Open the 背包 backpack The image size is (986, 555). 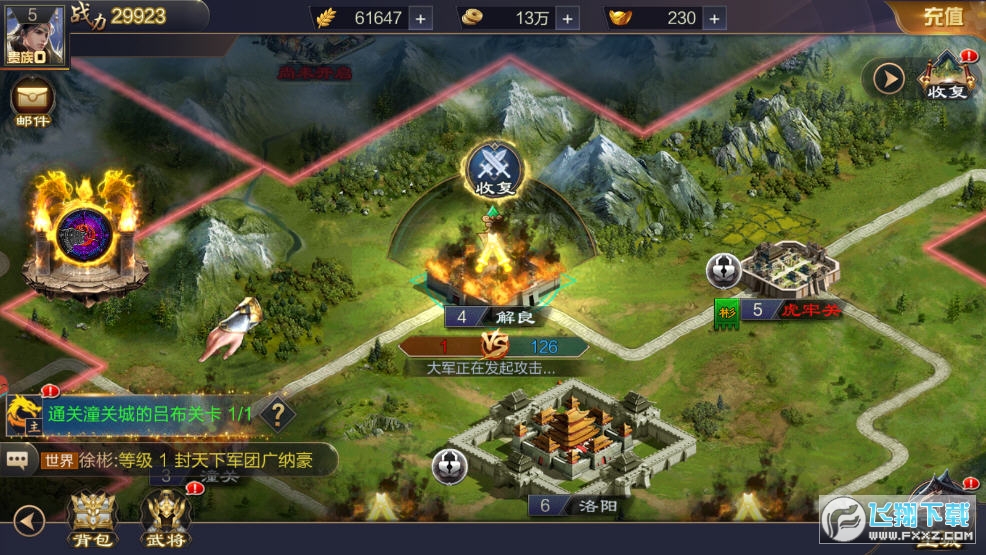92,520
